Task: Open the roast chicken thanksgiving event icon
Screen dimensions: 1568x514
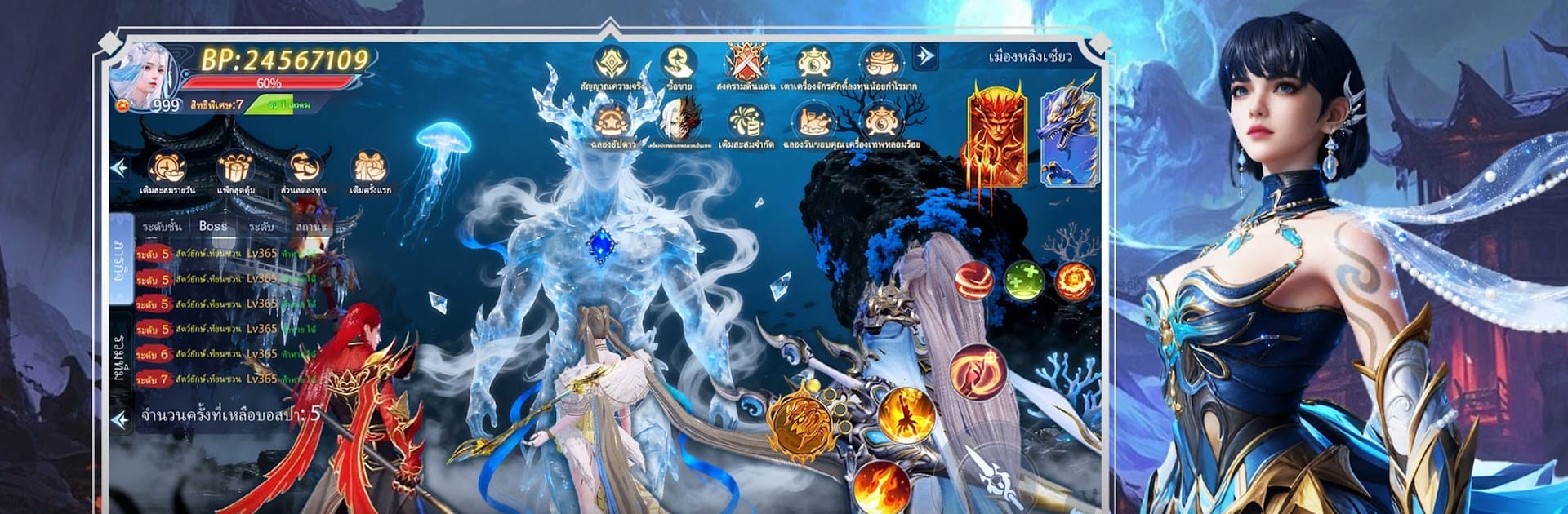Action: [813, 124]
